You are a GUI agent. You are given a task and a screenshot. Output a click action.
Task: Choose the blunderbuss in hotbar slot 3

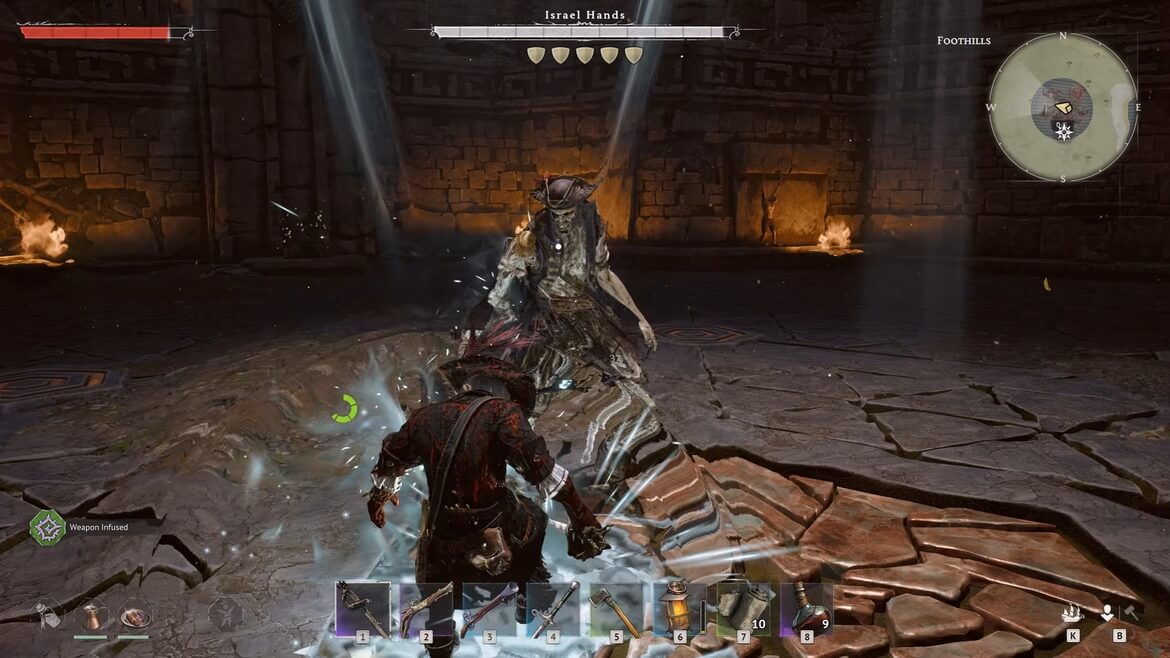coord(490,608)
